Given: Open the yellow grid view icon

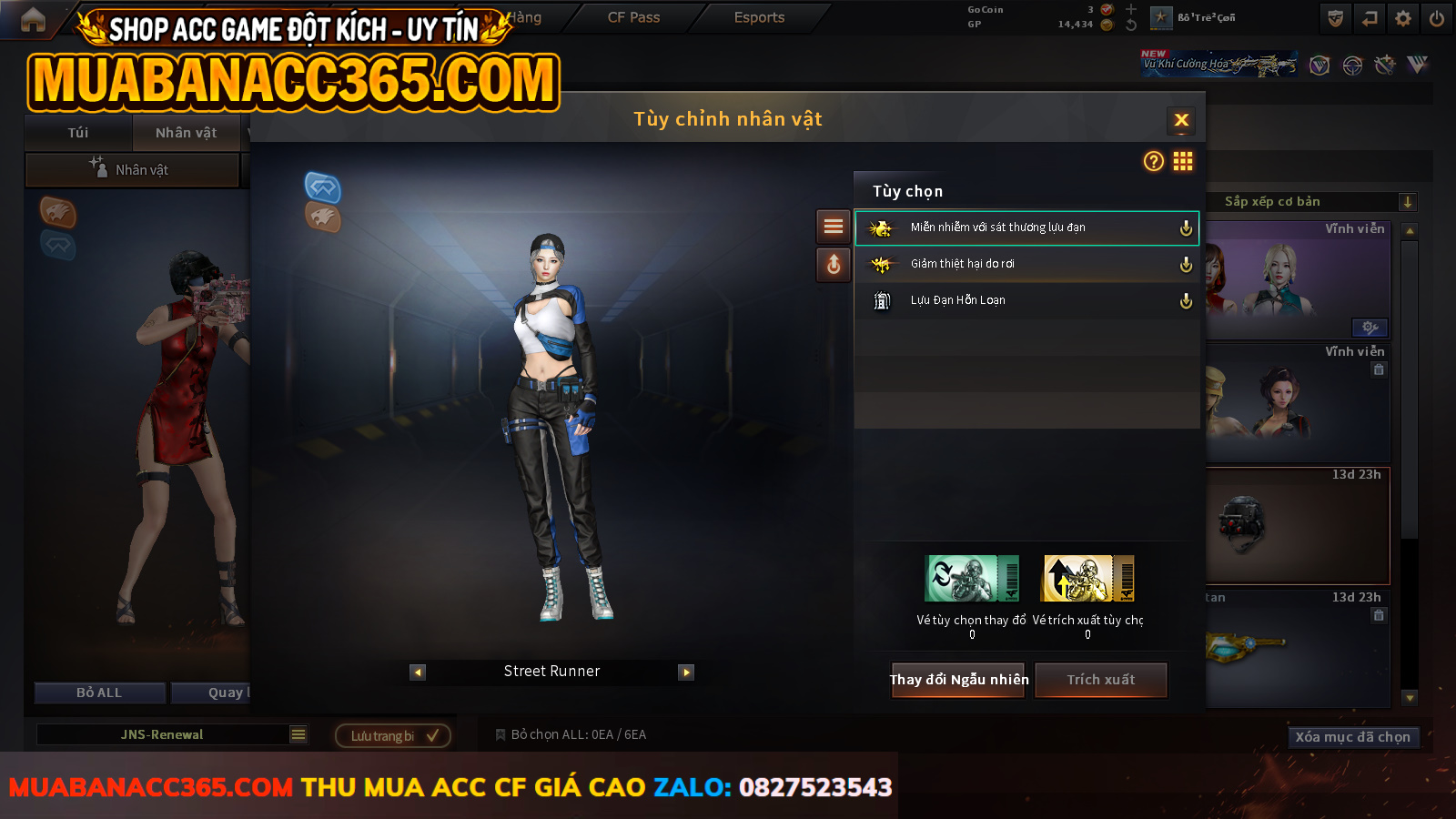Looking at the screenshot, I should pos(1183,161).
